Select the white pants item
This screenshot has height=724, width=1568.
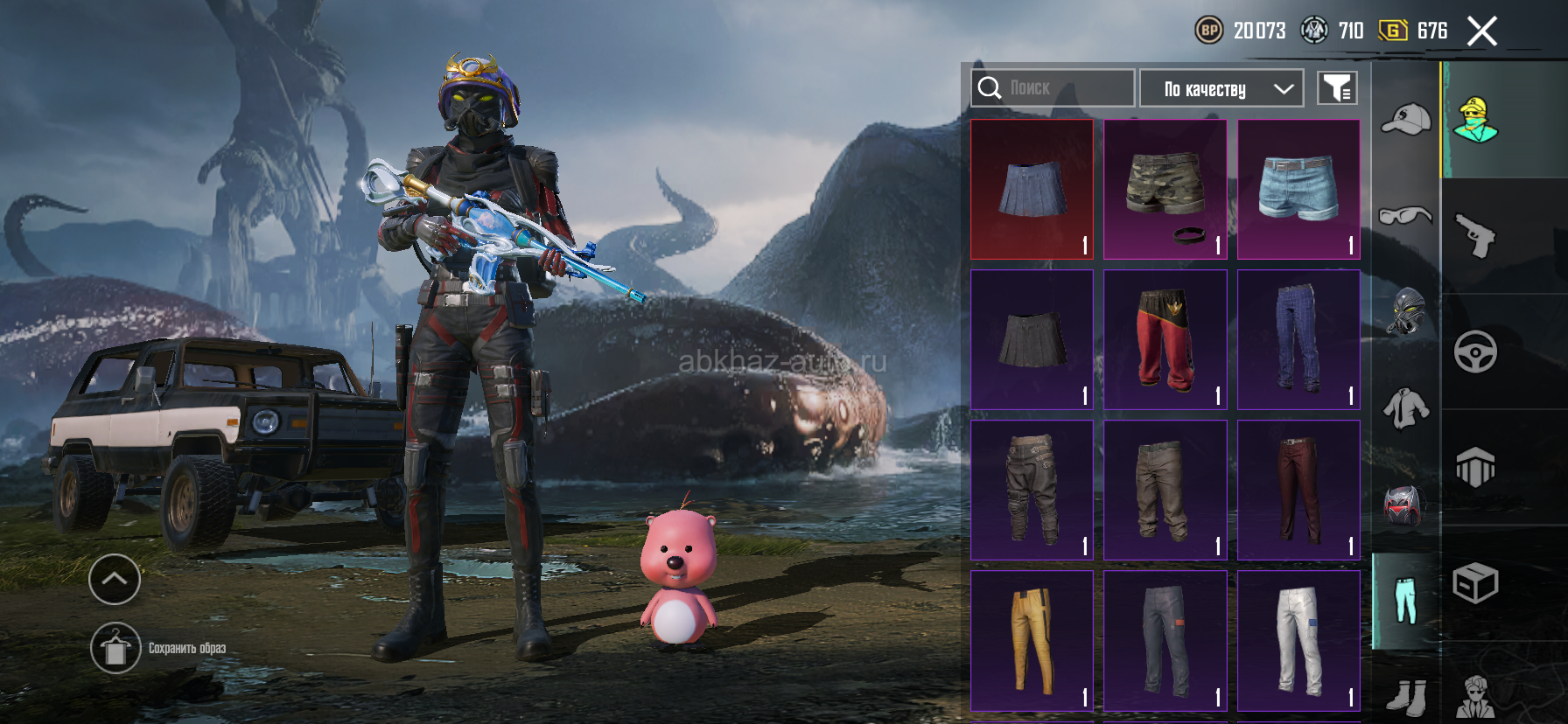pos(1298,640)
